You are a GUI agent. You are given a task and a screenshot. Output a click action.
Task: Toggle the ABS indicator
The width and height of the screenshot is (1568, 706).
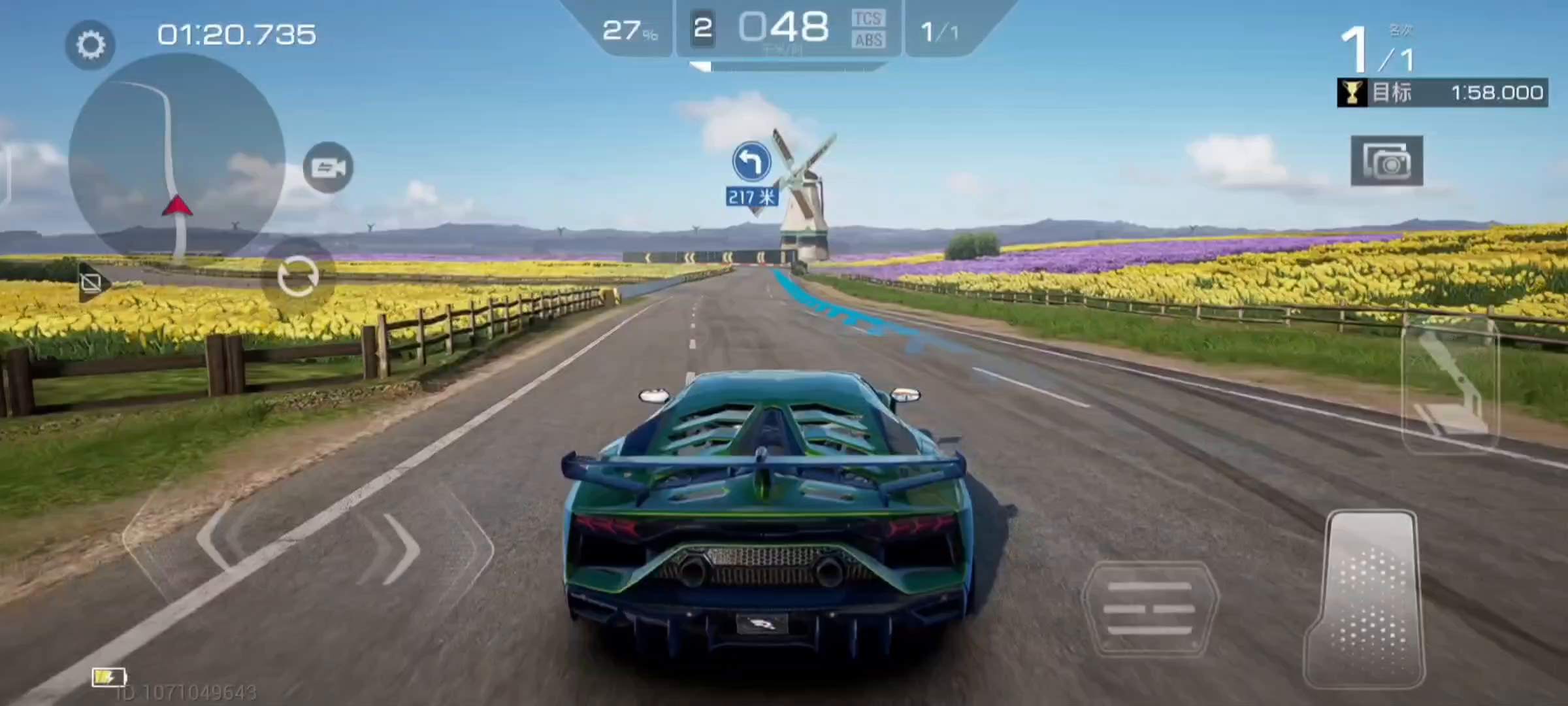tap(868, 41)
